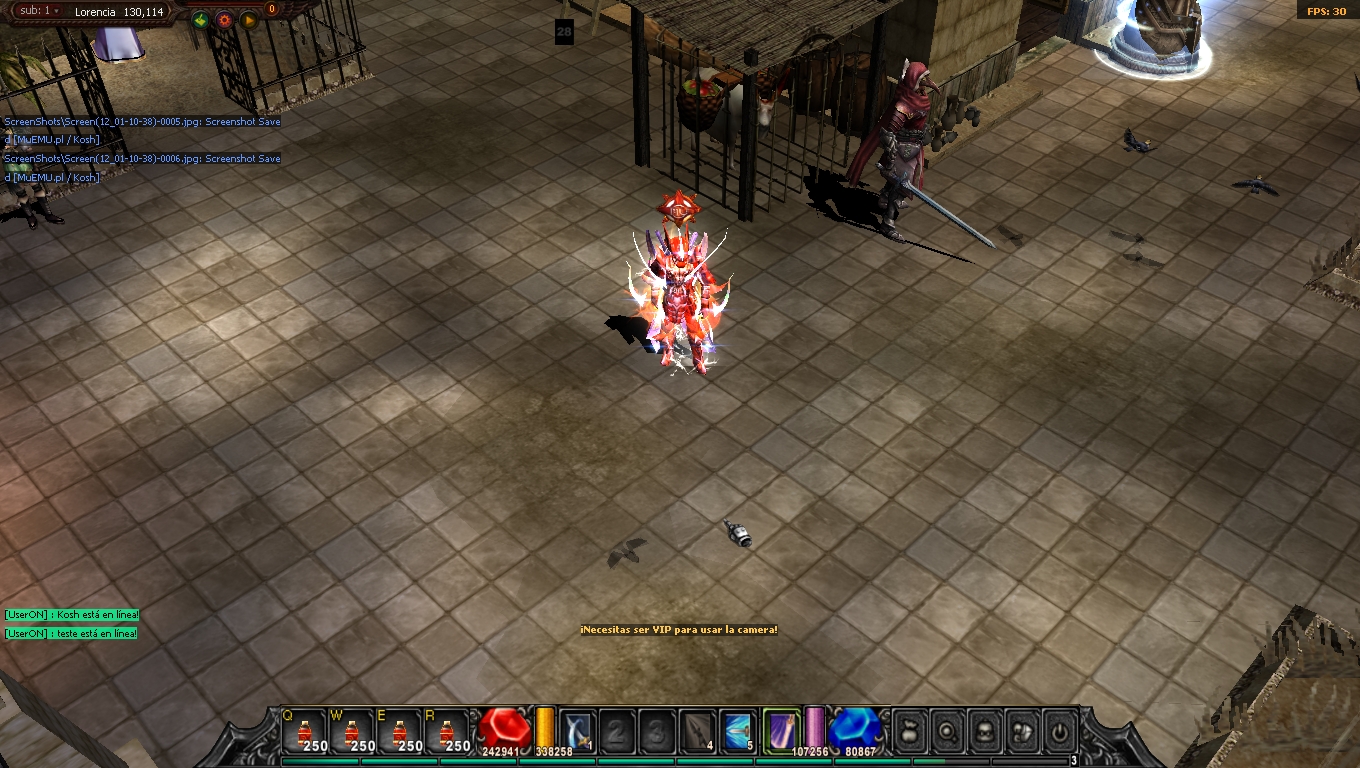This screenshot has height=768, width=1360.
Task: Click the green helper icon button
Action: [200, 20]
